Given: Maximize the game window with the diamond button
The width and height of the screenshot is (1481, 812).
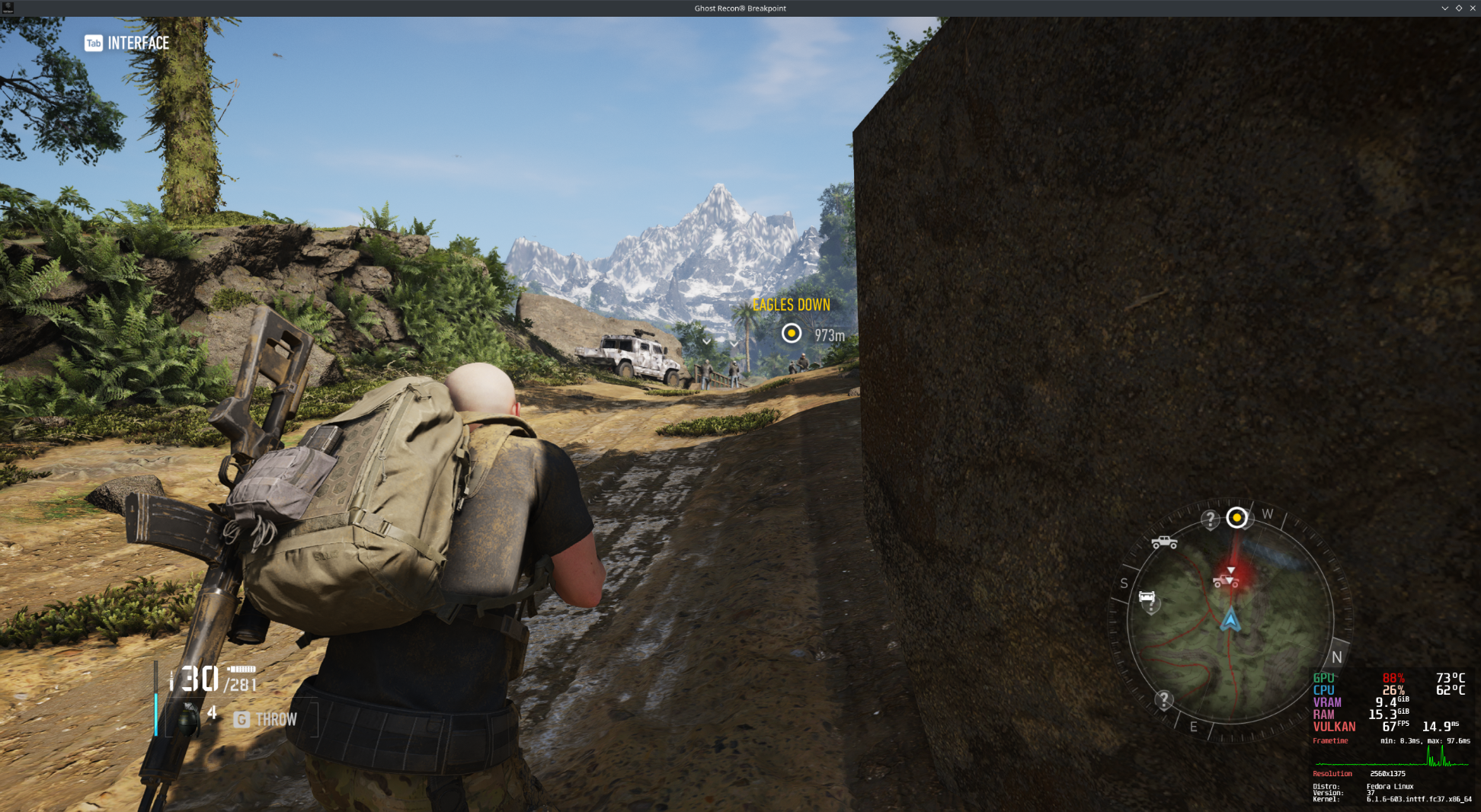Looking at the screenshot, I should pyautogui.click(x=1459, y=8).
